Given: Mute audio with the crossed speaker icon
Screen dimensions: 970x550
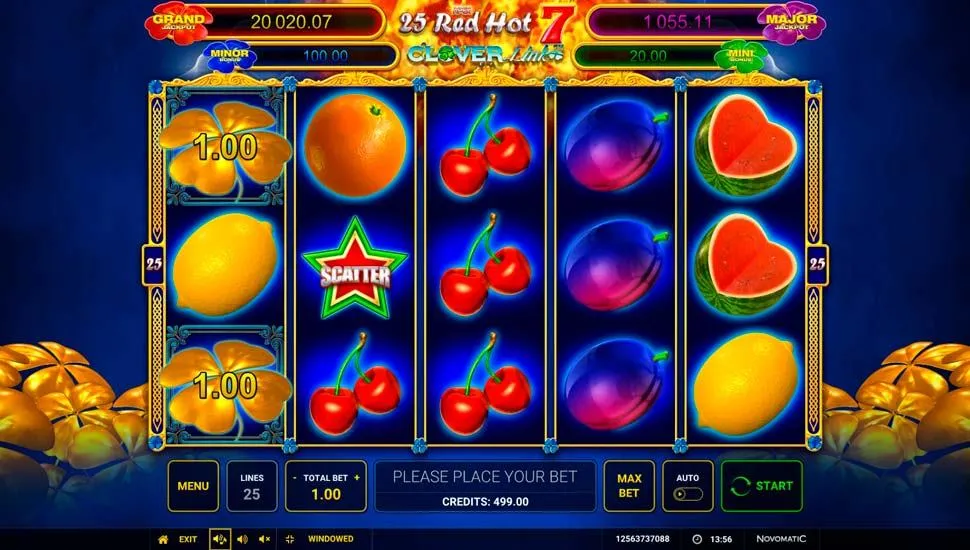Looking at the screenshot, I should tap(264, 539).
